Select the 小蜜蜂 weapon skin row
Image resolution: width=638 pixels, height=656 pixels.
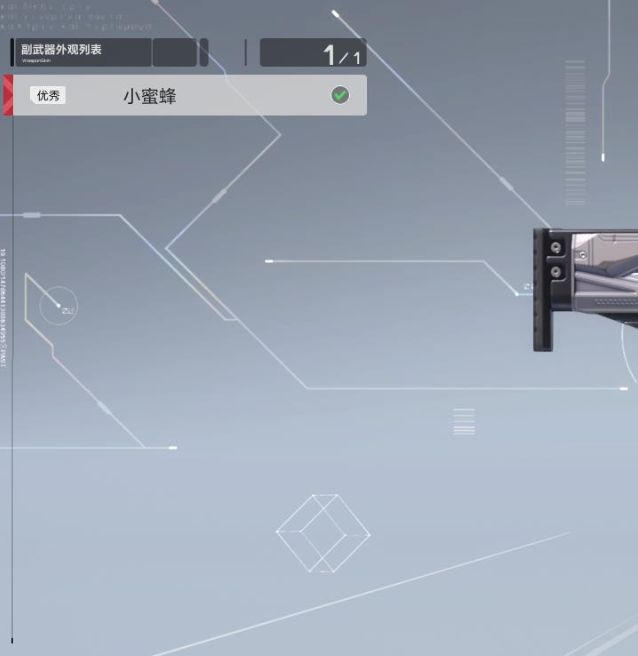click(190, 96)
